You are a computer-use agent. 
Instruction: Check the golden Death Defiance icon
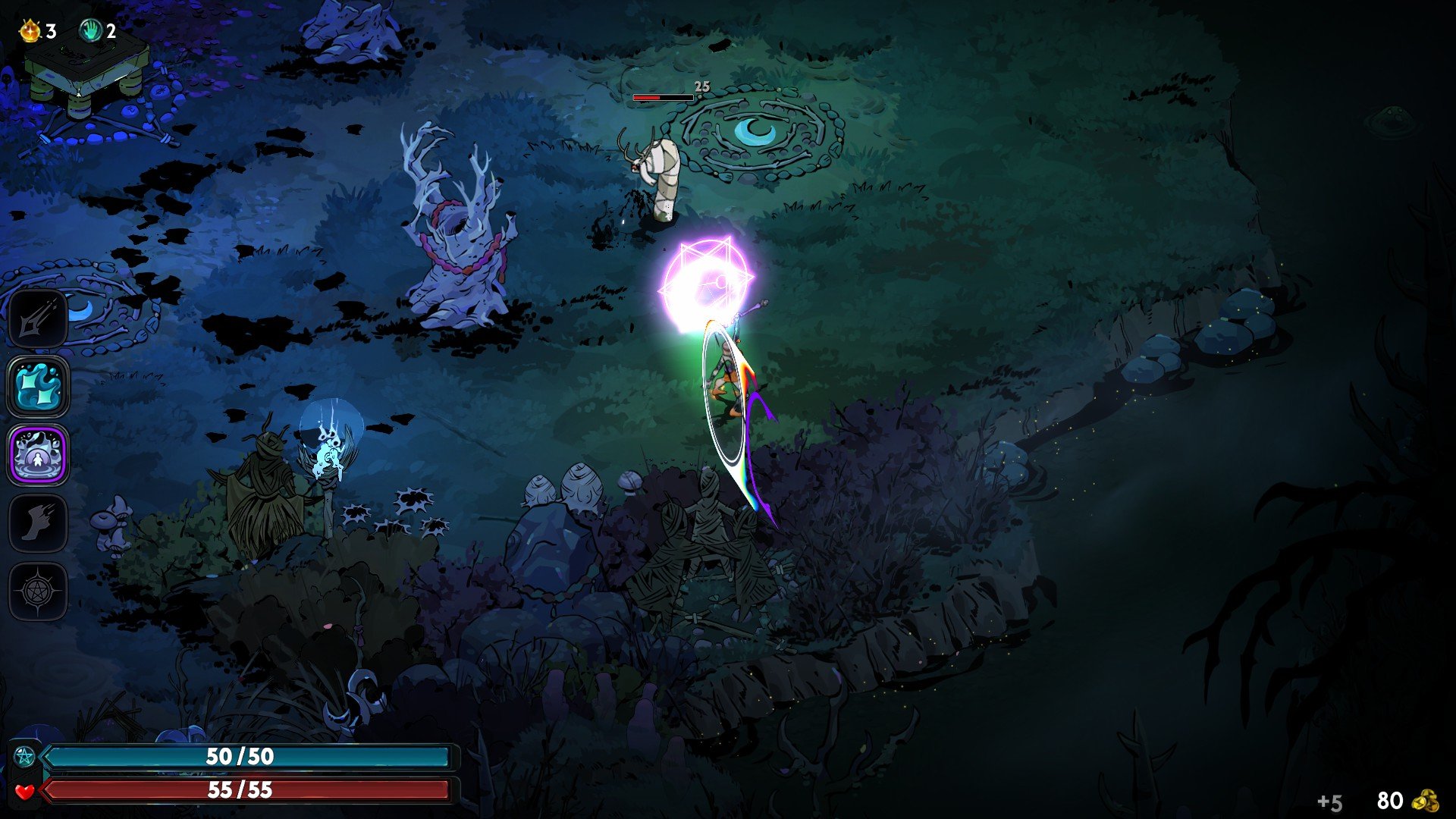point(30,31)
